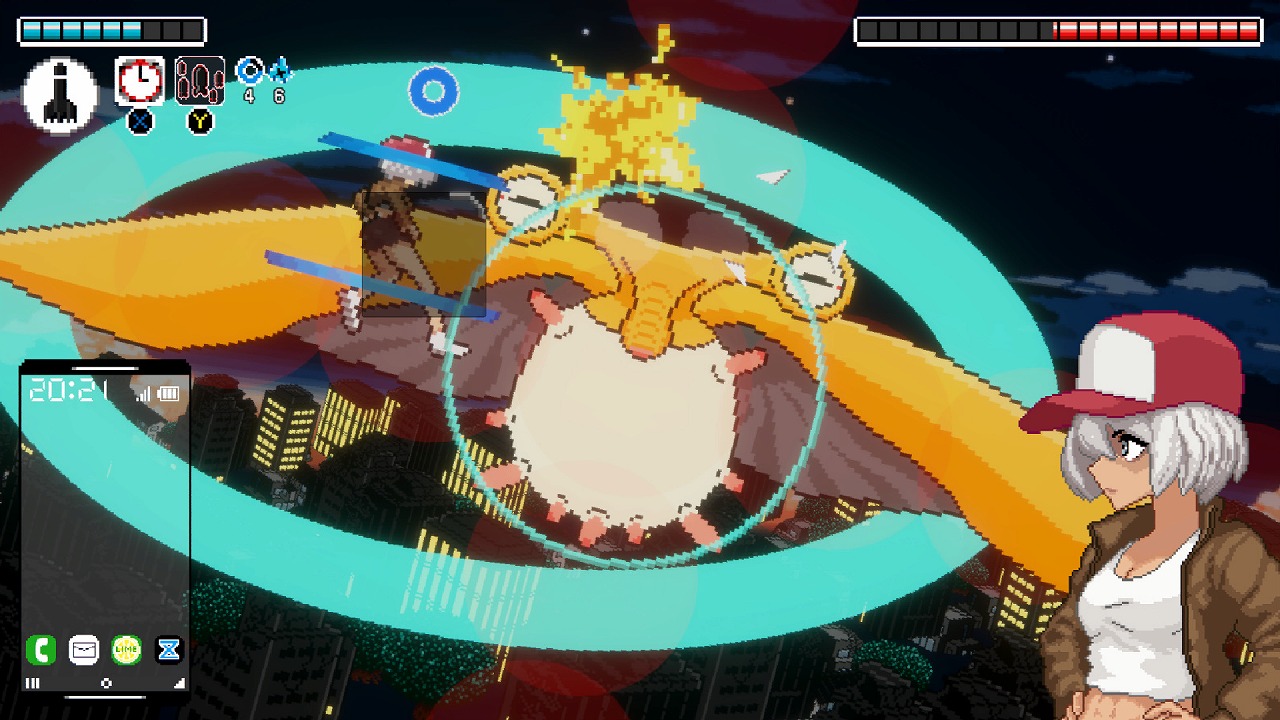
Task: Select the rocket weapon icon
Action: point(60,95)
